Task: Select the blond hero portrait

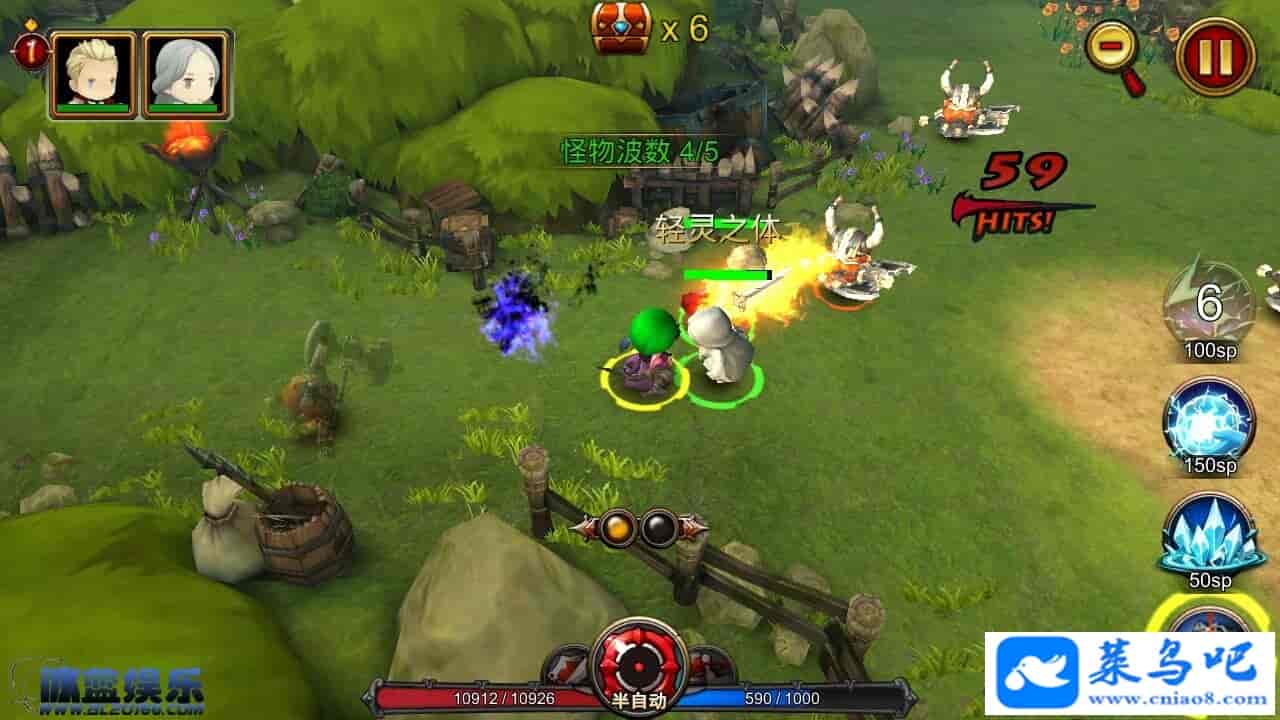Action: coord(93,74)
